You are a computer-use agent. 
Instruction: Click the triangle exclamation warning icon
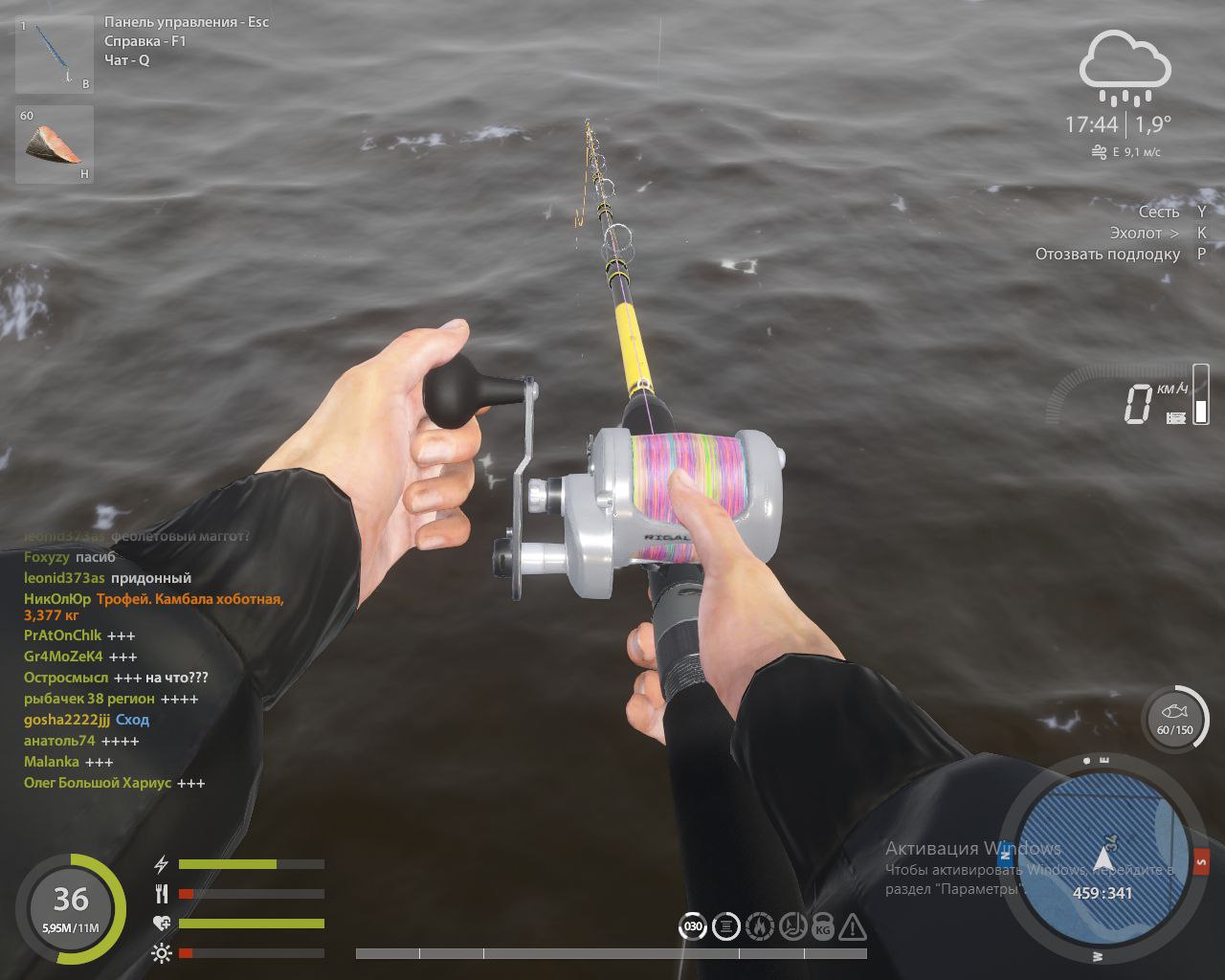tap(853, 926)
